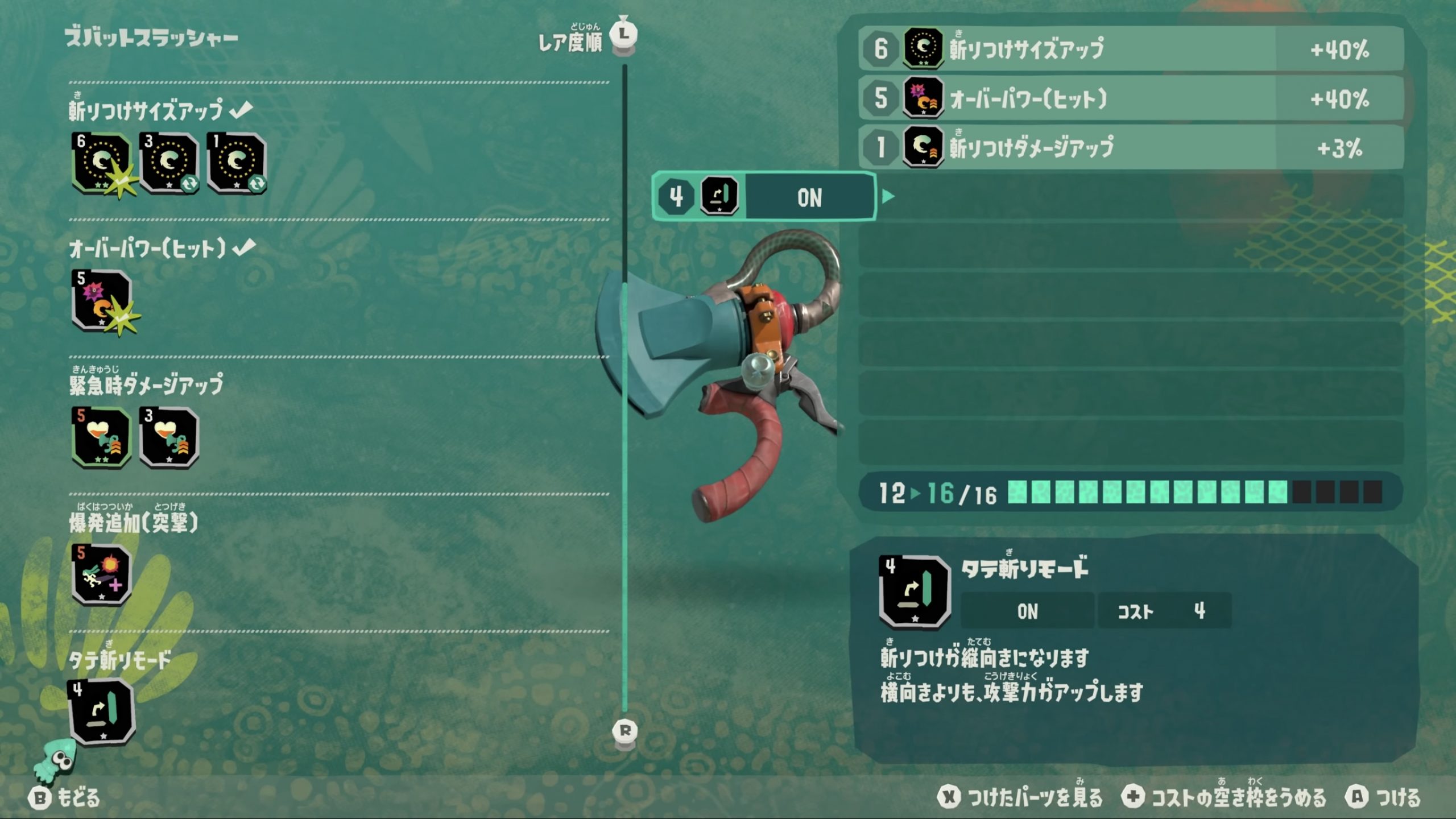Choose the cost-3 slash size up chip
This screenshot has height=819, width=1456.
(x=169, y=163)
